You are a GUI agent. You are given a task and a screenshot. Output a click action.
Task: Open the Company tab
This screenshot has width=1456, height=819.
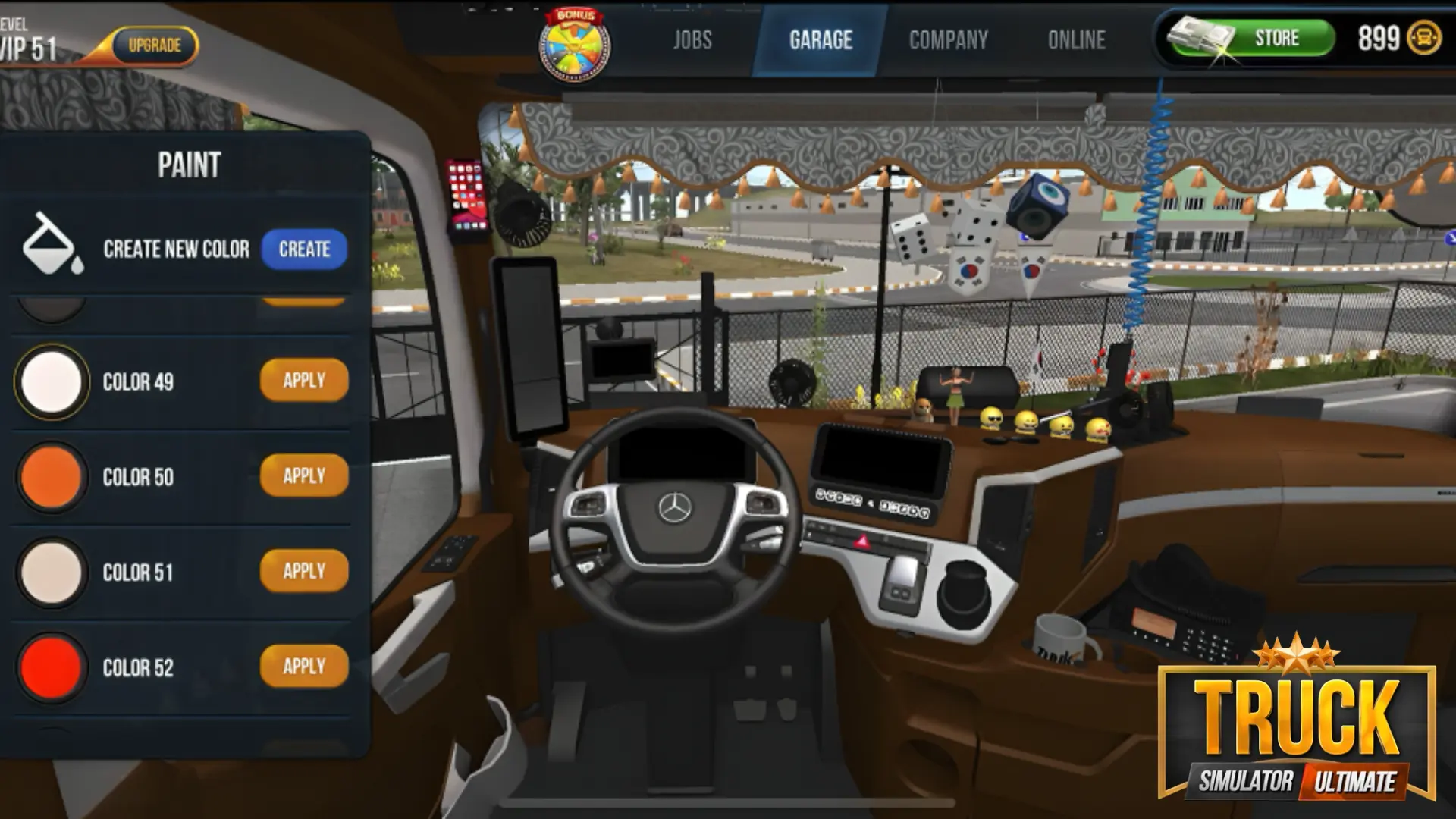tap(948, 39)
